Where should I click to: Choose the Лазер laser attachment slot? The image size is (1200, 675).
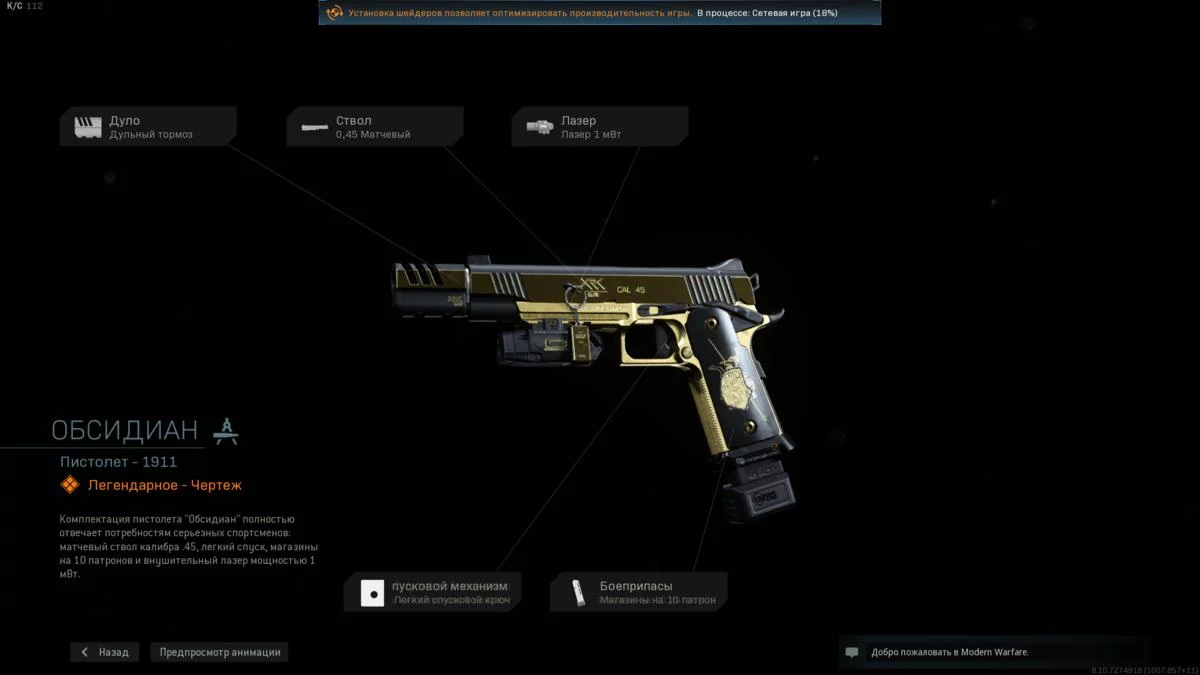coord(600,127)
